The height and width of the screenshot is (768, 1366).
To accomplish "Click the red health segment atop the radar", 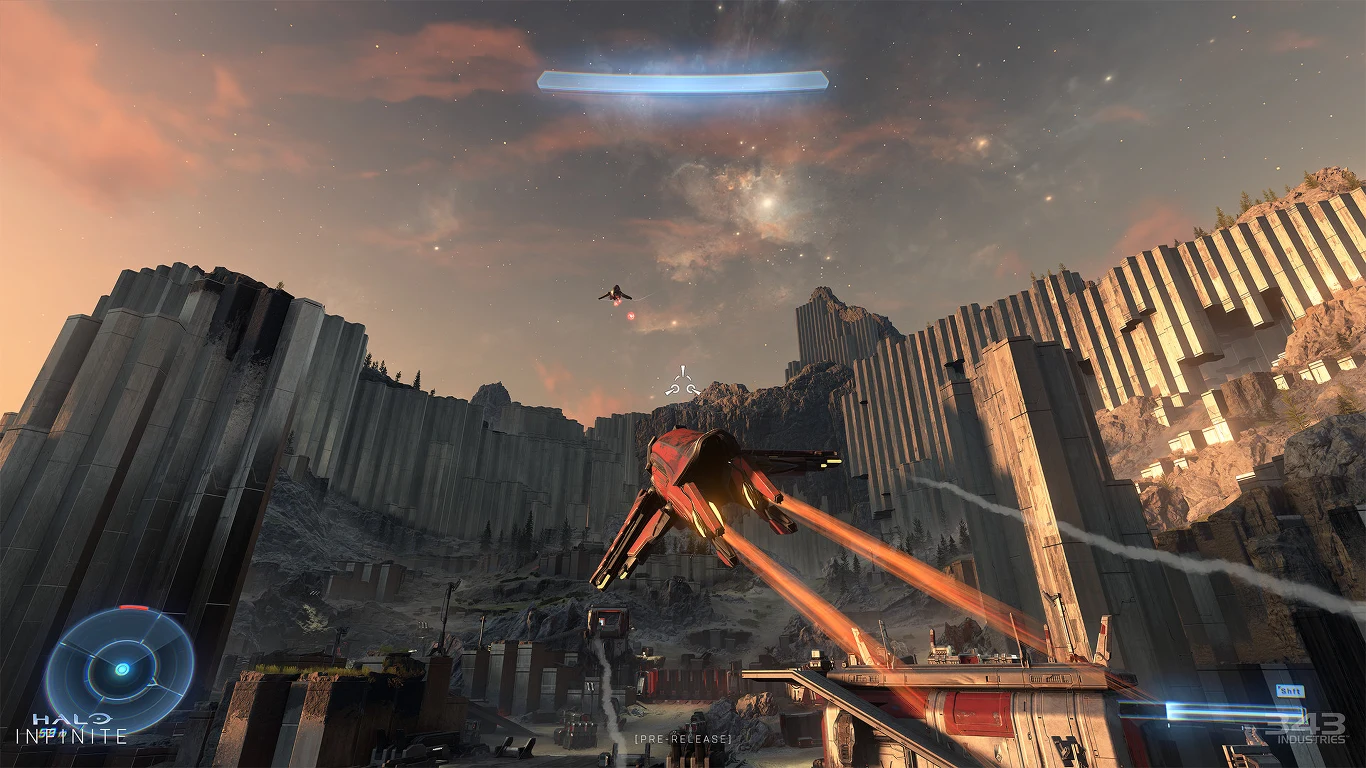I will click(133, 607).
